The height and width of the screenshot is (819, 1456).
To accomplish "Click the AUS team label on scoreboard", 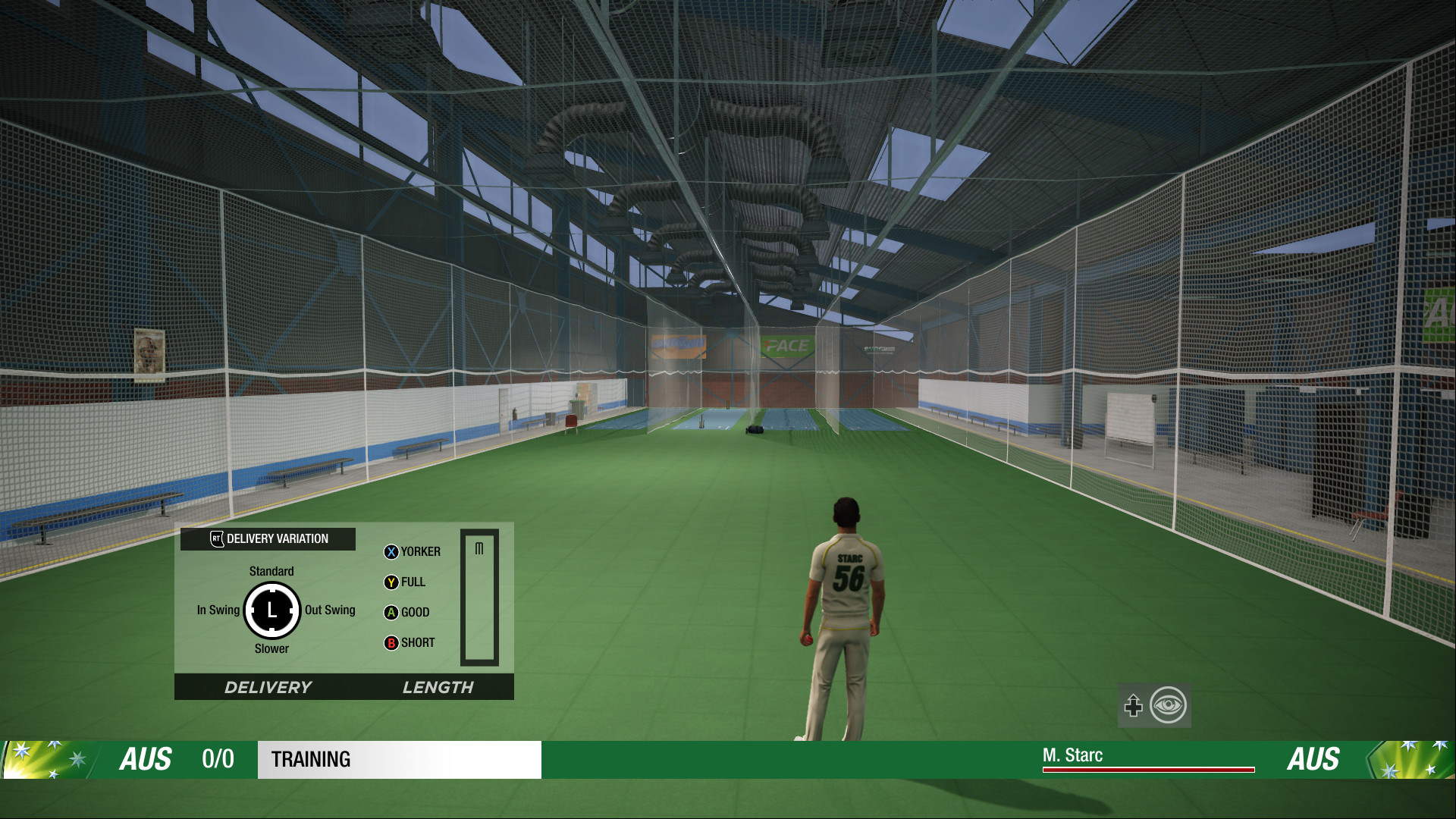I will pyautogui.click(x=149, y=760).
